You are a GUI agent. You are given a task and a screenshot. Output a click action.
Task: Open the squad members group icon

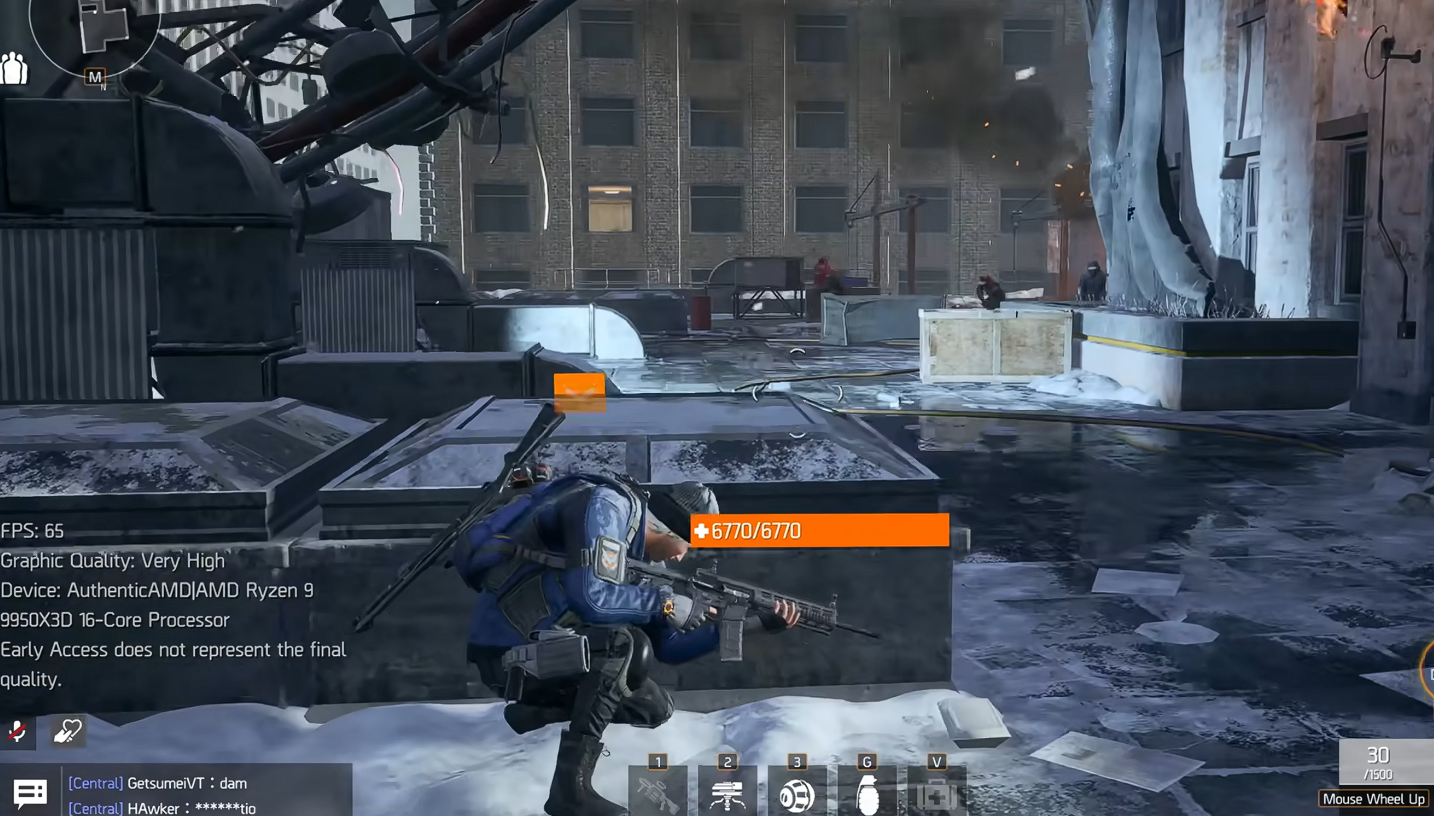tap(14, 69)
